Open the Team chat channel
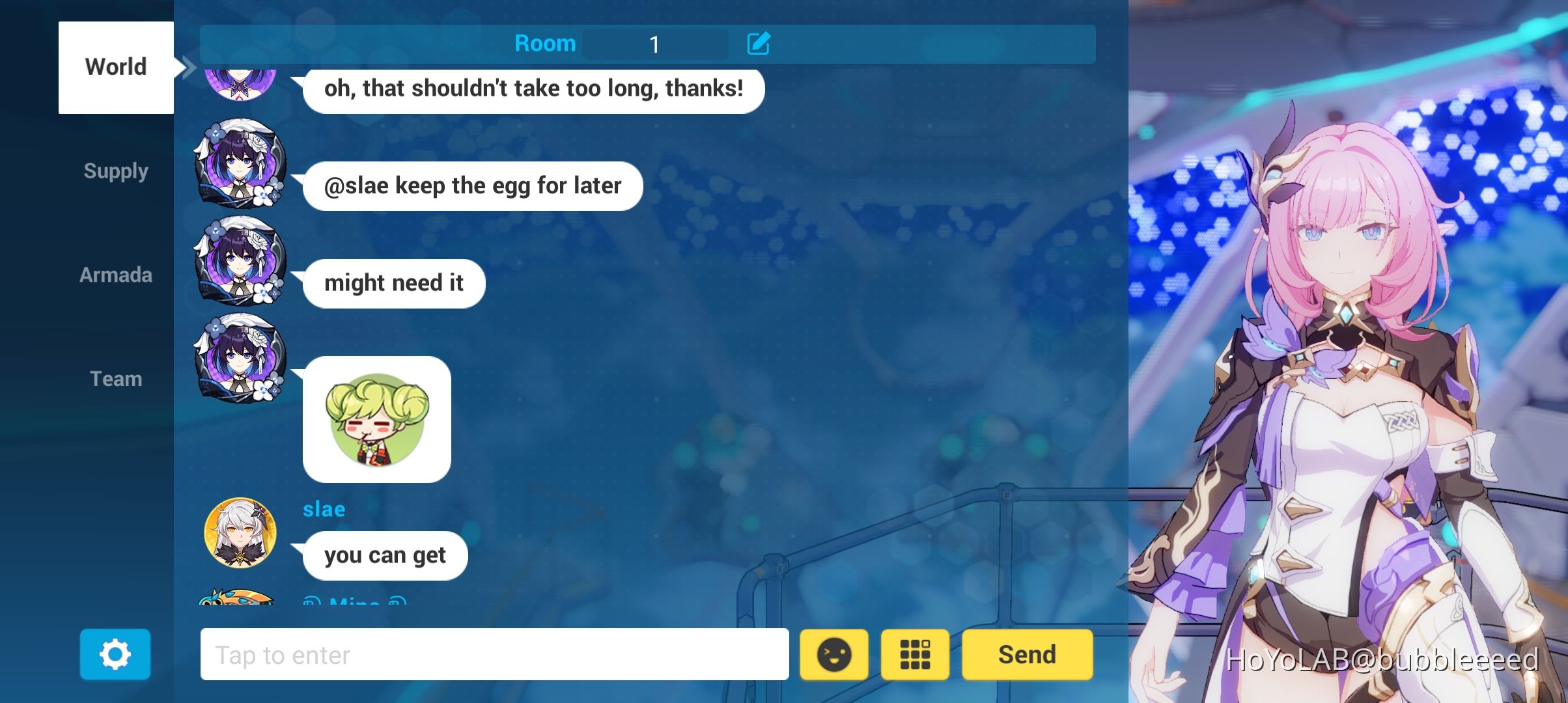 pyautogui.click(x=116, y=378)
